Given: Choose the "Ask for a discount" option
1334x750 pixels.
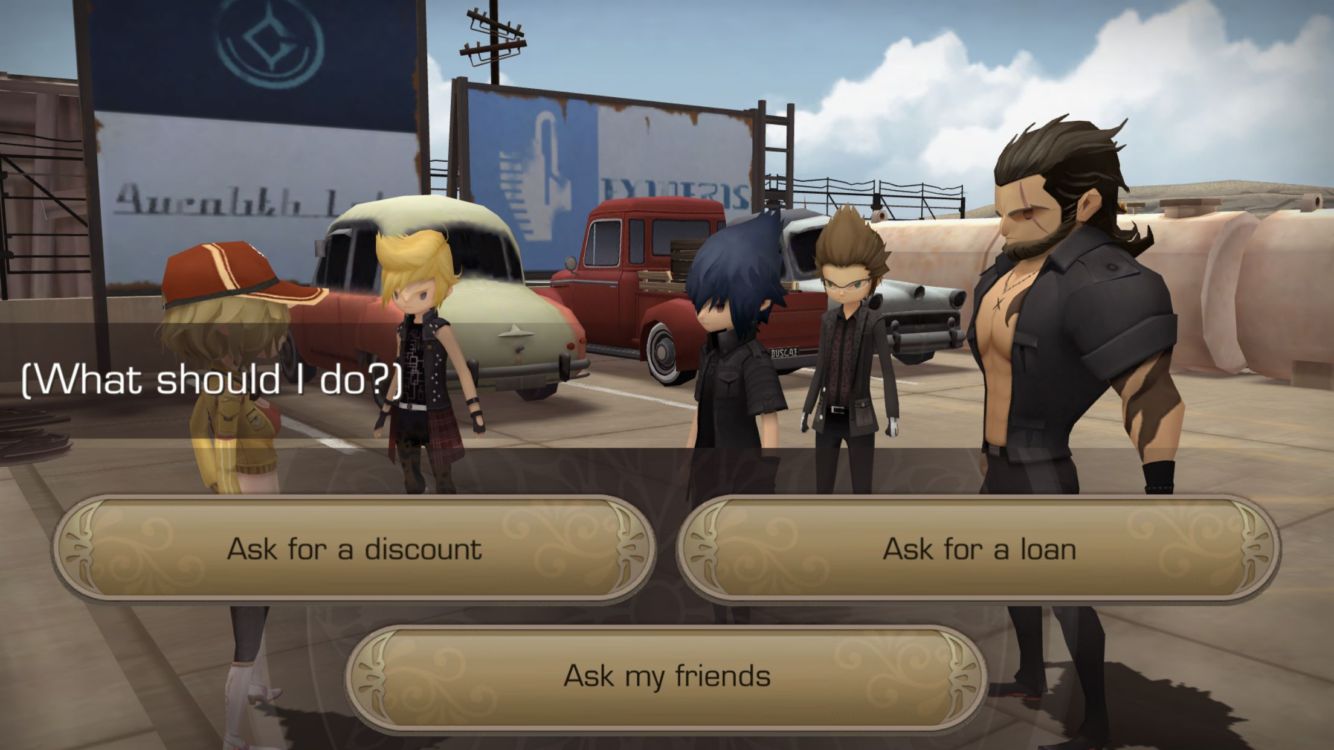Looking at the screenshot, I should click(x=354, y=549).
